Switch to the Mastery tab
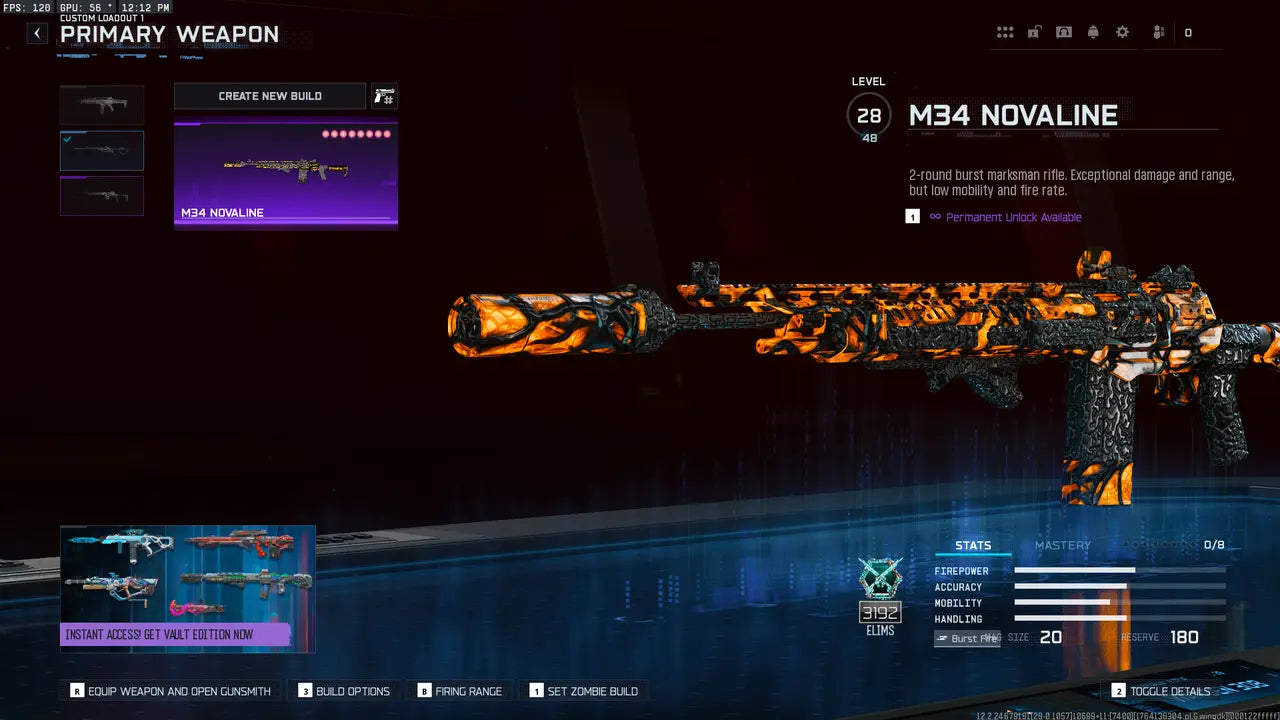The height and width of the screenshot is (720, 1280). 1062,545
